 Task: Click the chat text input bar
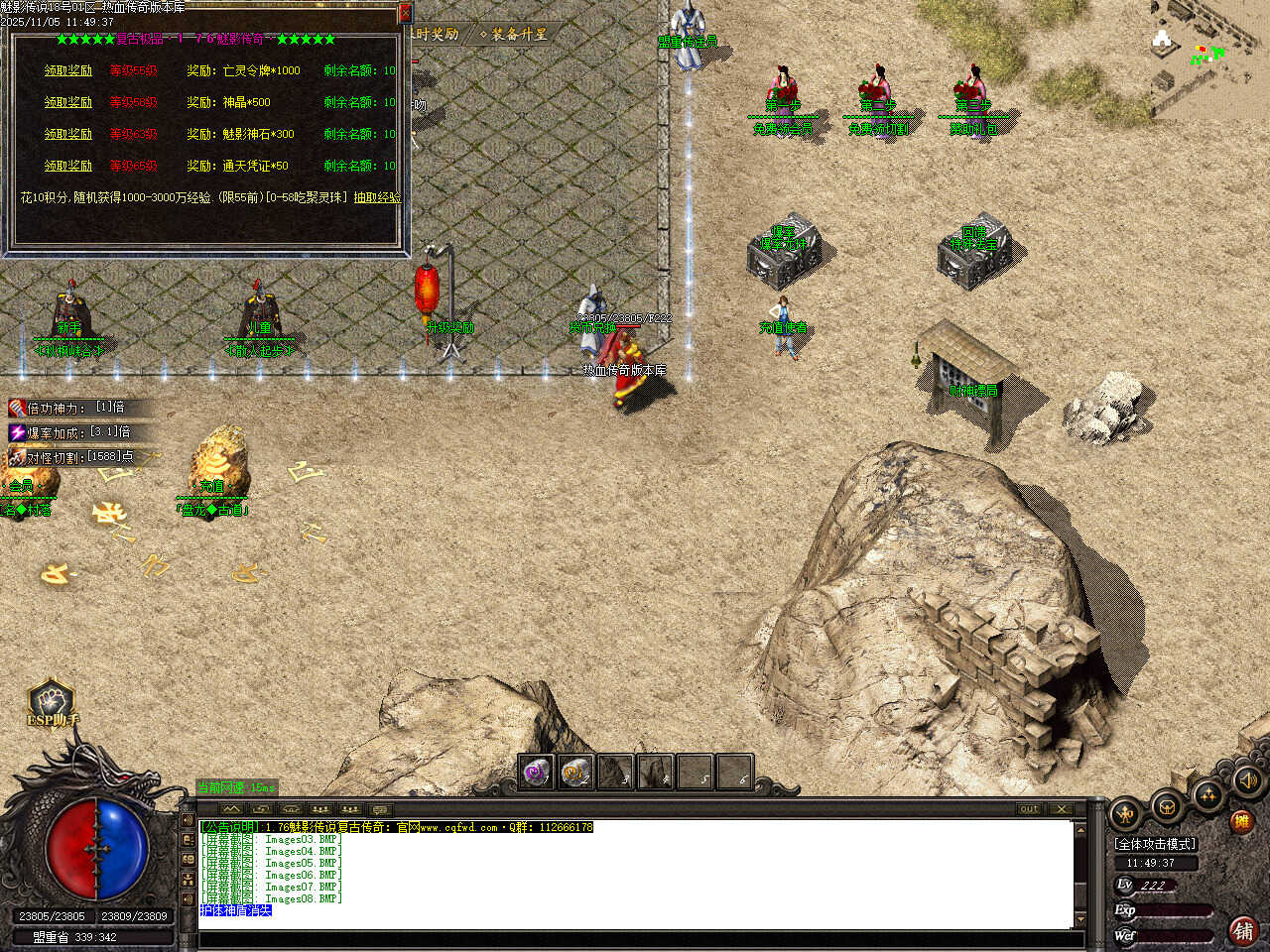[x=635, y=939]
